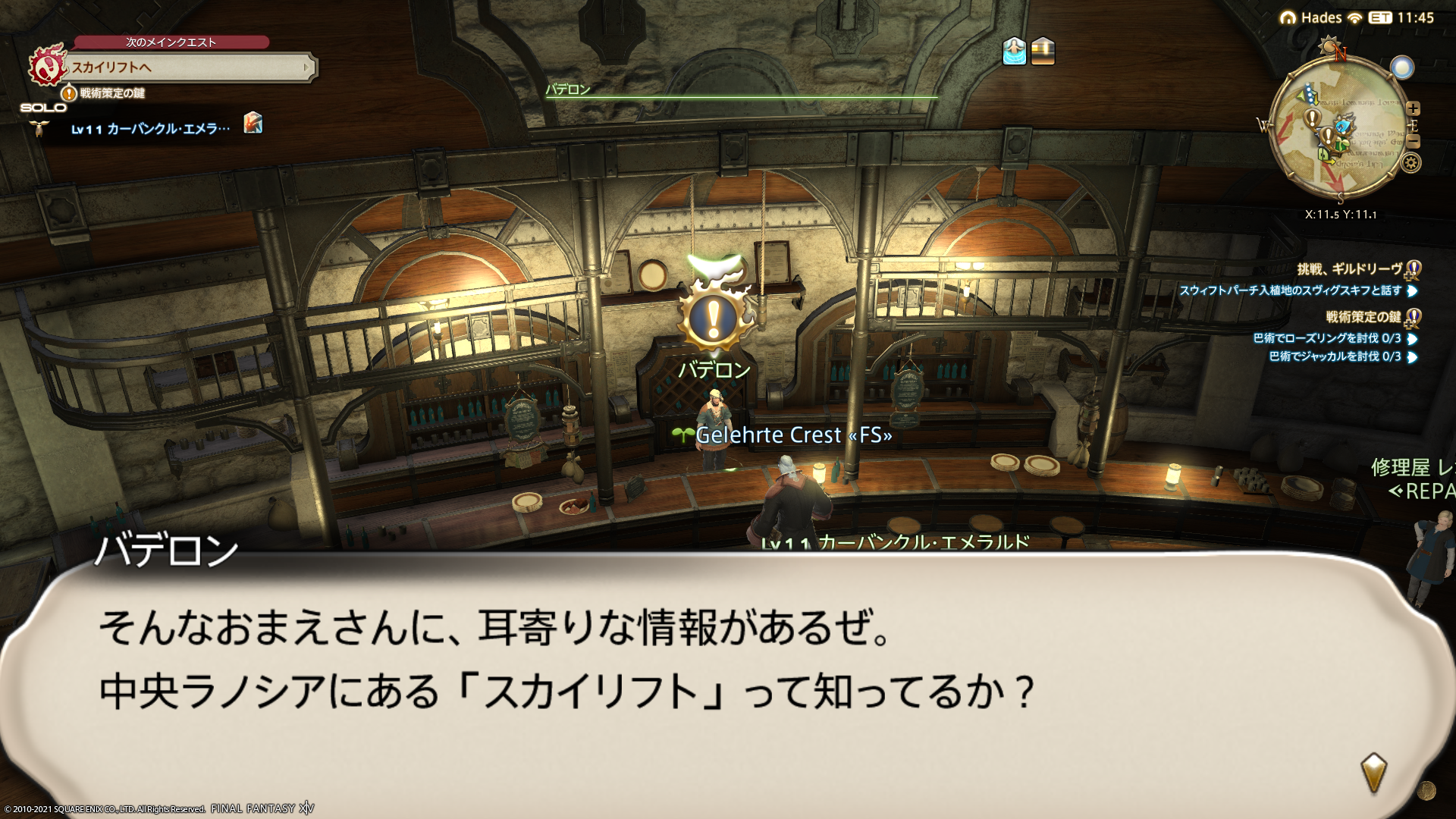This screenshot has height=819, width=1456.
Task: Click the sun compass lock icon atop minimap
Action: click(x=1328, y=47)
